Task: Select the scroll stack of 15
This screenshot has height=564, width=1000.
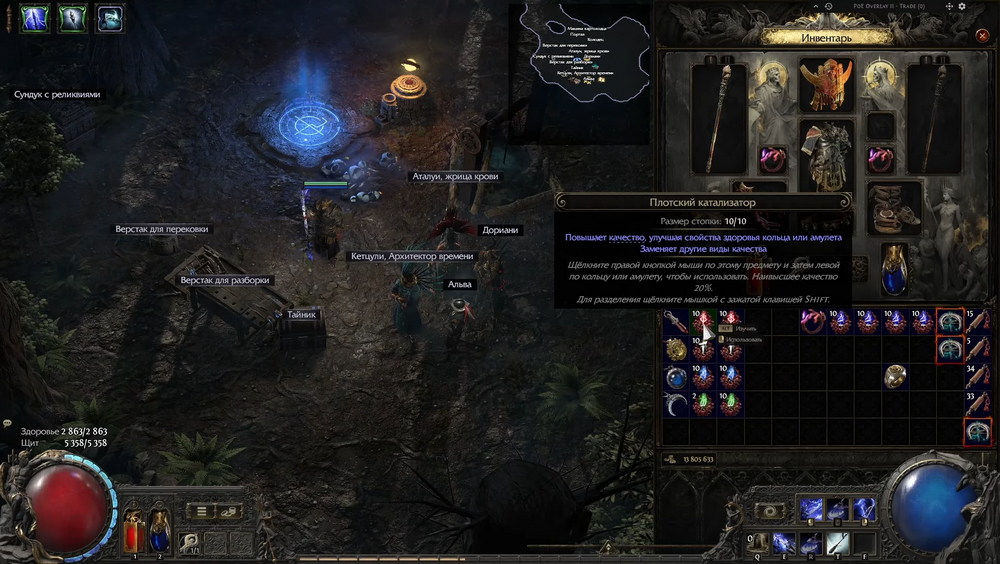Action: [x=977, y=321]
